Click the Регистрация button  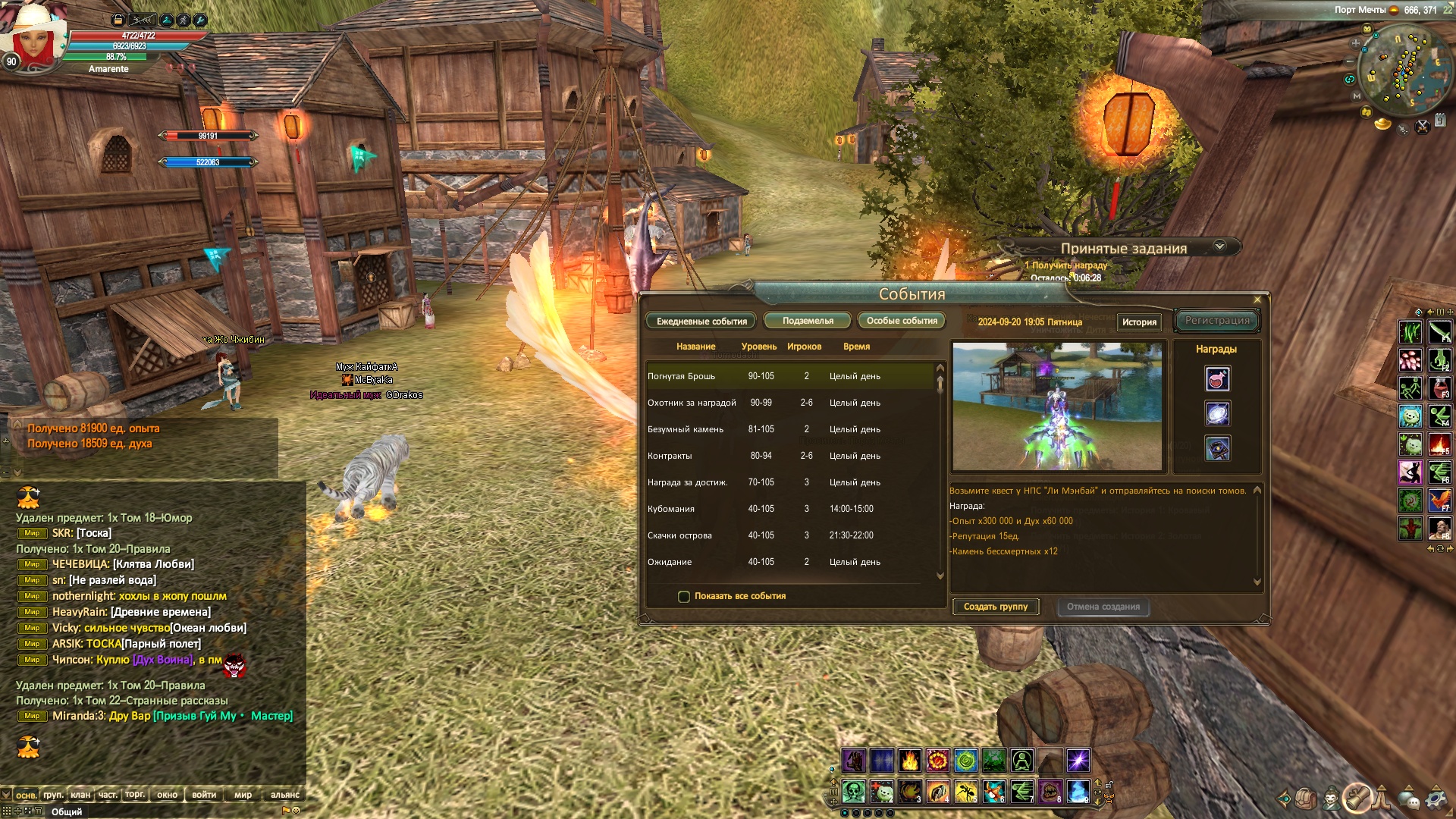pyautogui.click(x=1217, y=321)
